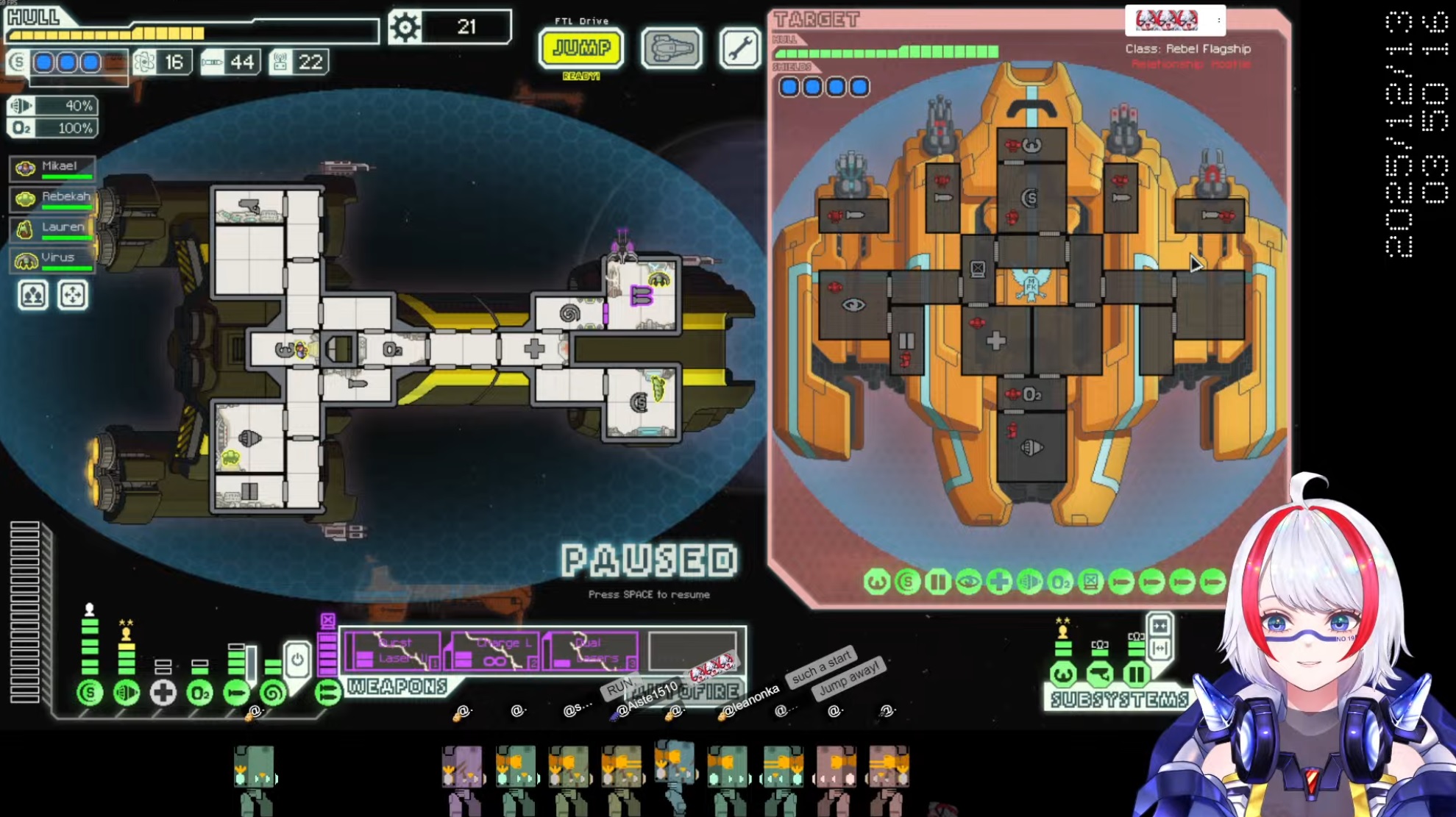This screenshot has height=817, width=1456.
Task: Save current crew positions
Action: click(33, 296)
